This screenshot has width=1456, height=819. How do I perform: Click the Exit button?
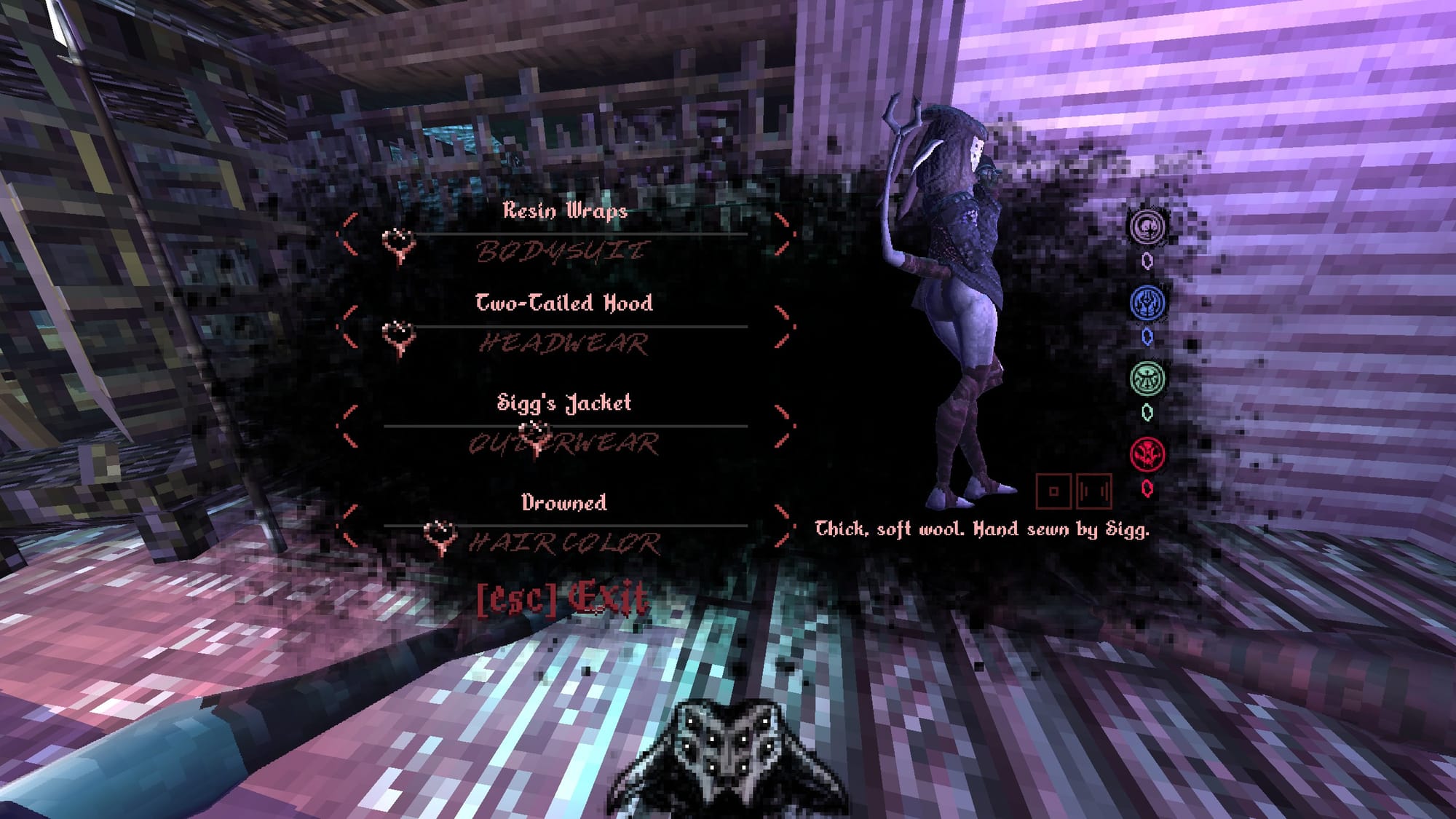pos(562,599)
